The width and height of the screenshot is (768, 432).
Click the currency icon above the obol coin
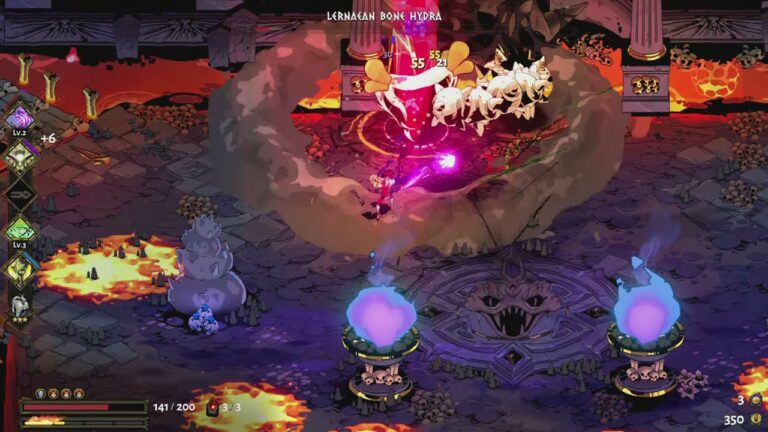(755, 400)
